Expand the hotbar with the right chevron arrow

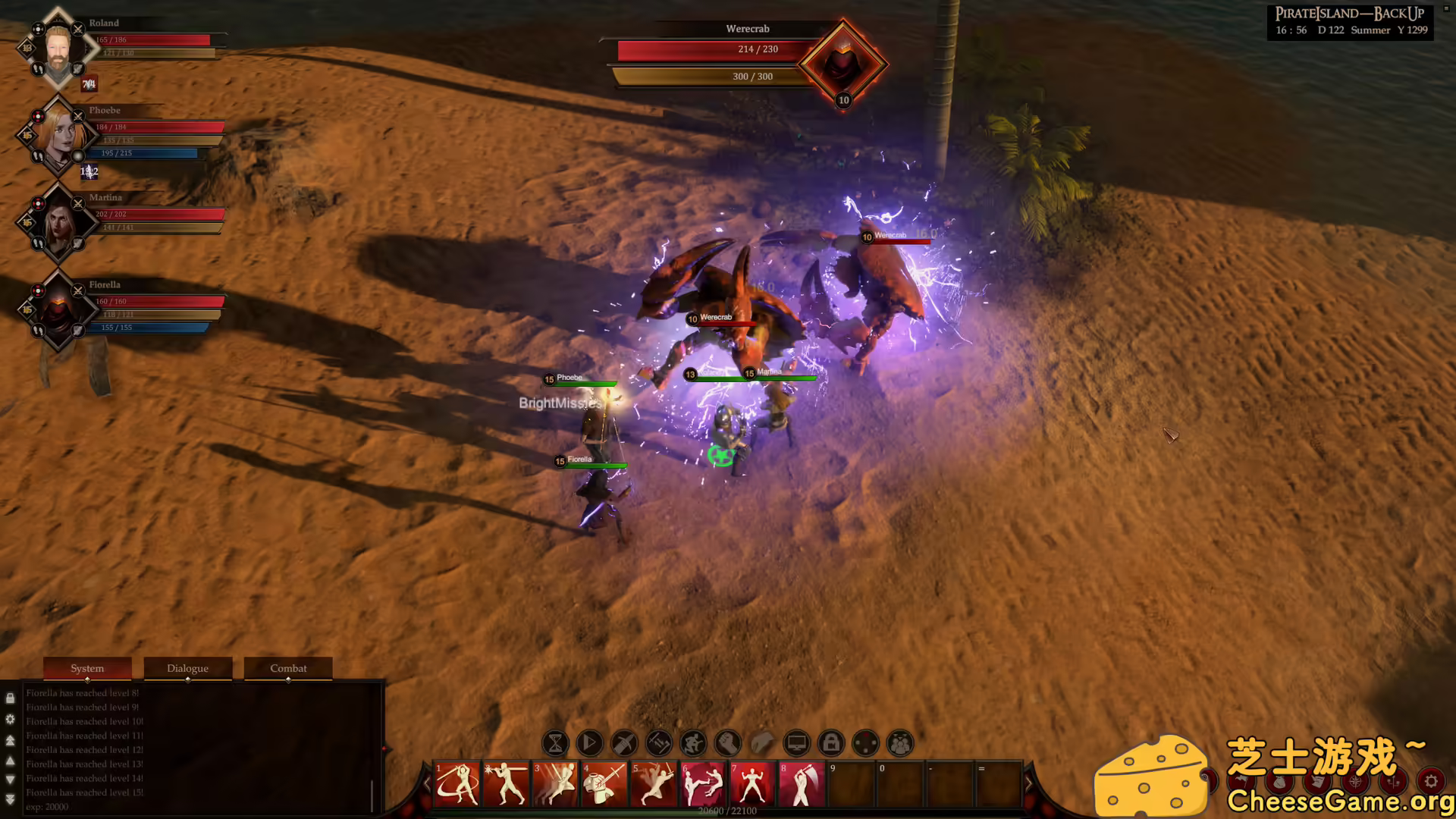1030,785
